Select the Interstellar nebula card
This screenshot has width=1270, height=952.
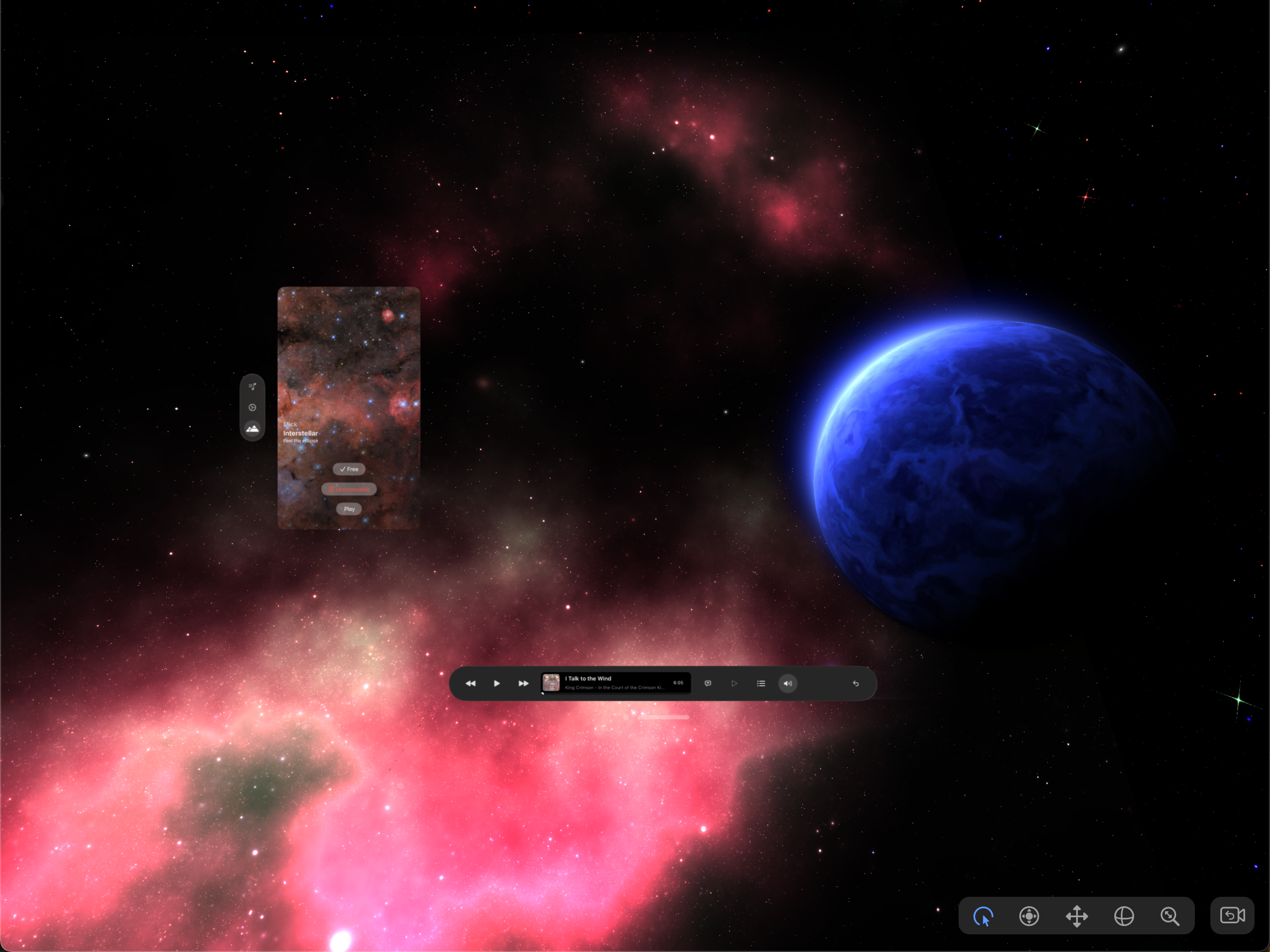[x=348, y=367]
